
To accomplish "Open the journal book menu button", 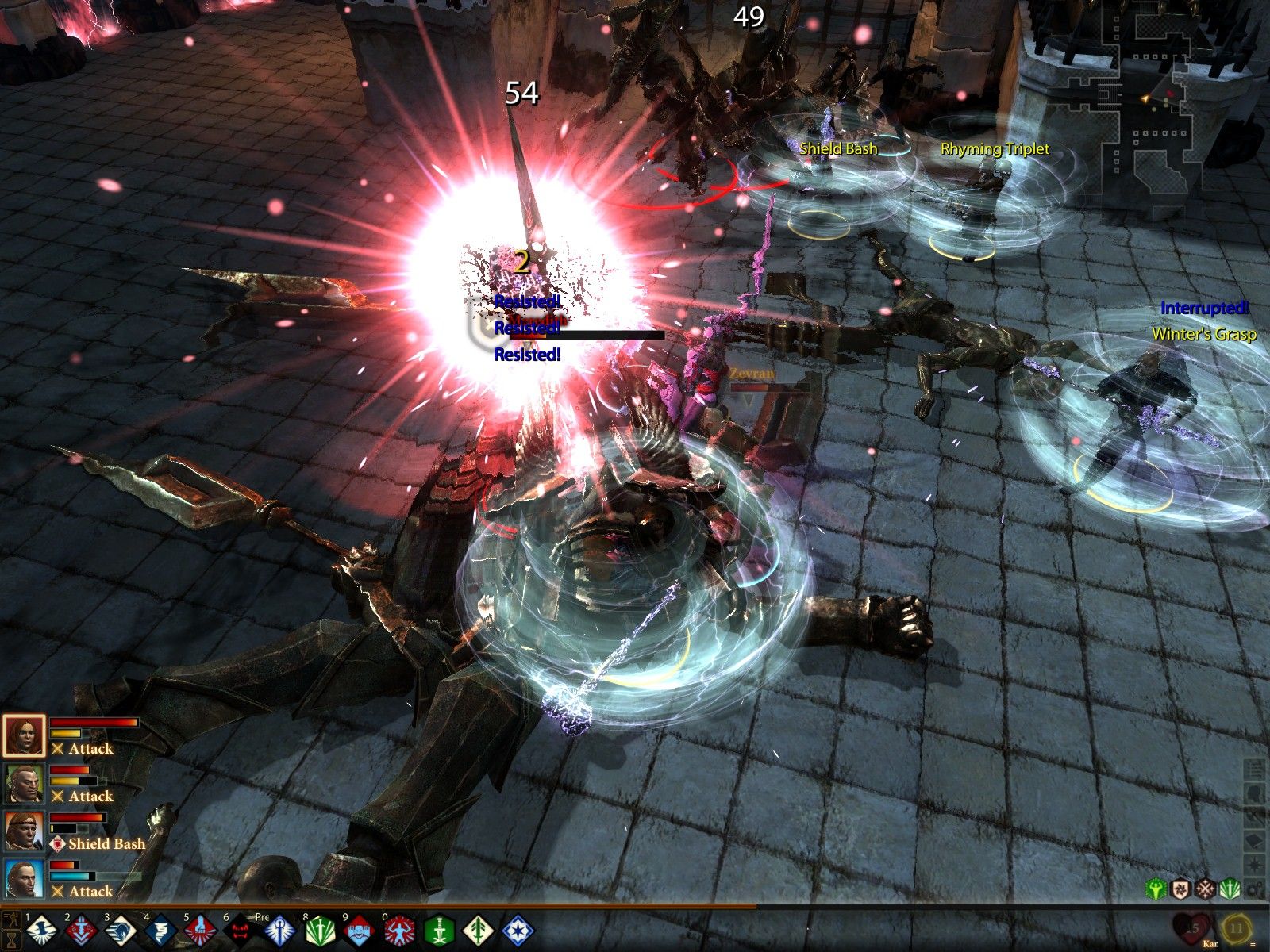I will pos(1255,840).
